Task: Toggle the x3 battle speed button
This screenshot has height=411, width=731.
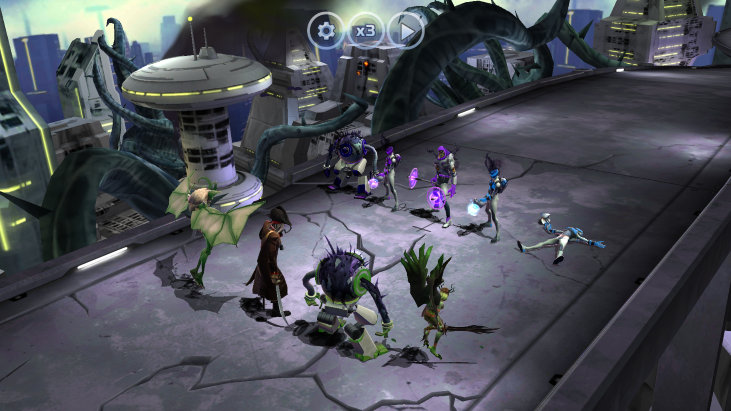Action: (x=365, y=30)
